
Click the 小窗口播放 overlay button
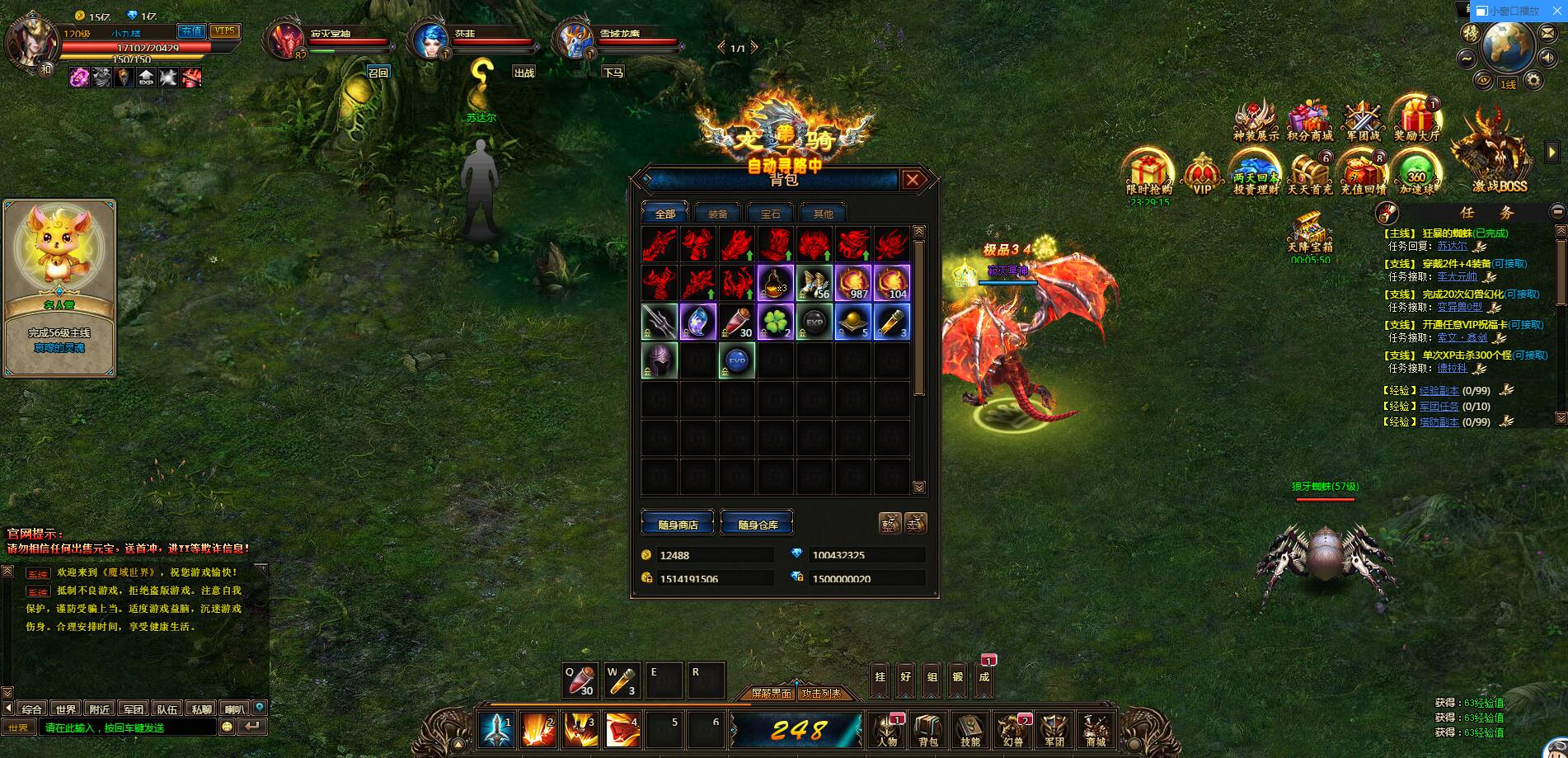point(1508,11)
